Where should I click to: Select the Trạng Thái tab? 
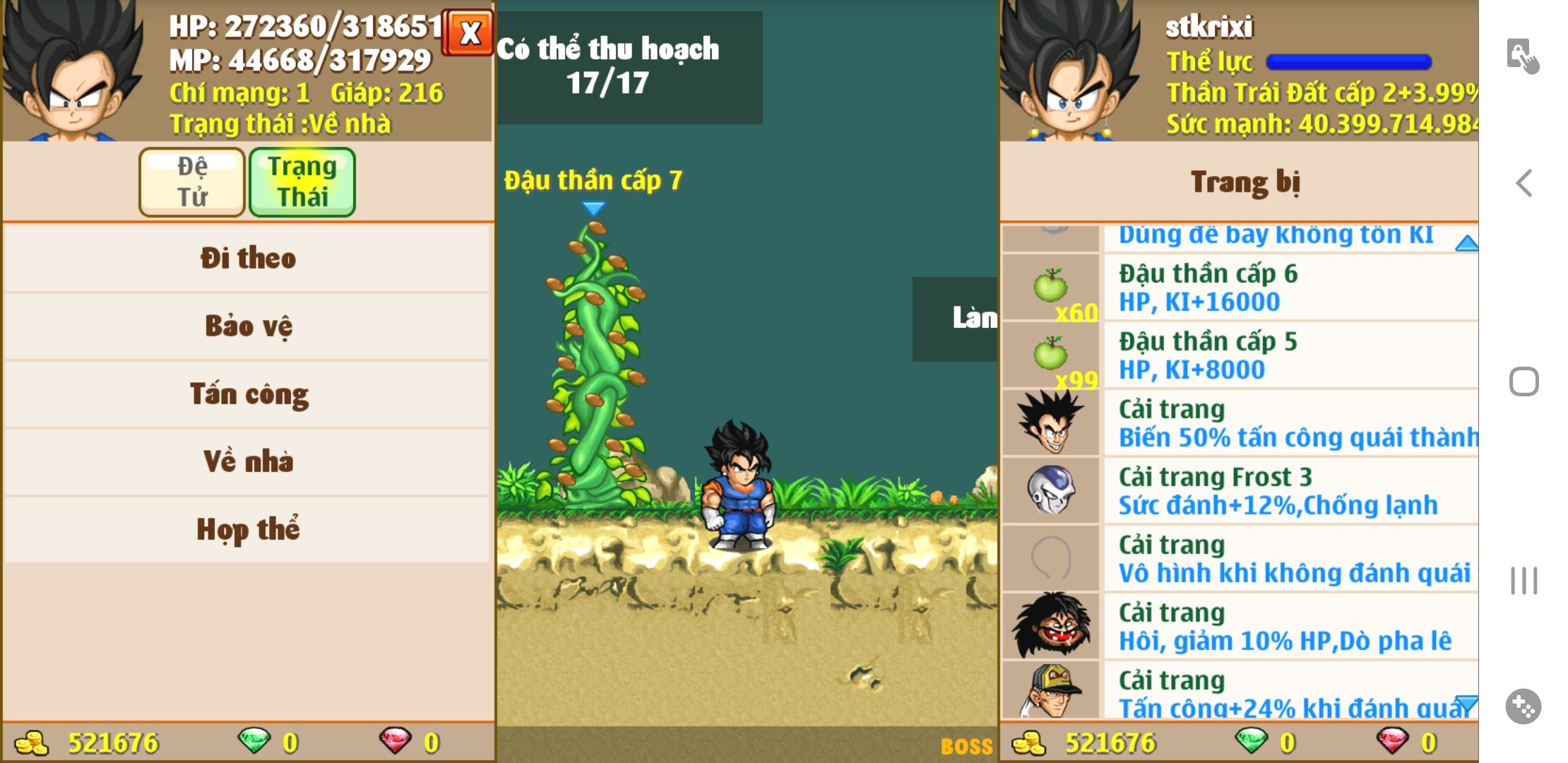(302, 182)
